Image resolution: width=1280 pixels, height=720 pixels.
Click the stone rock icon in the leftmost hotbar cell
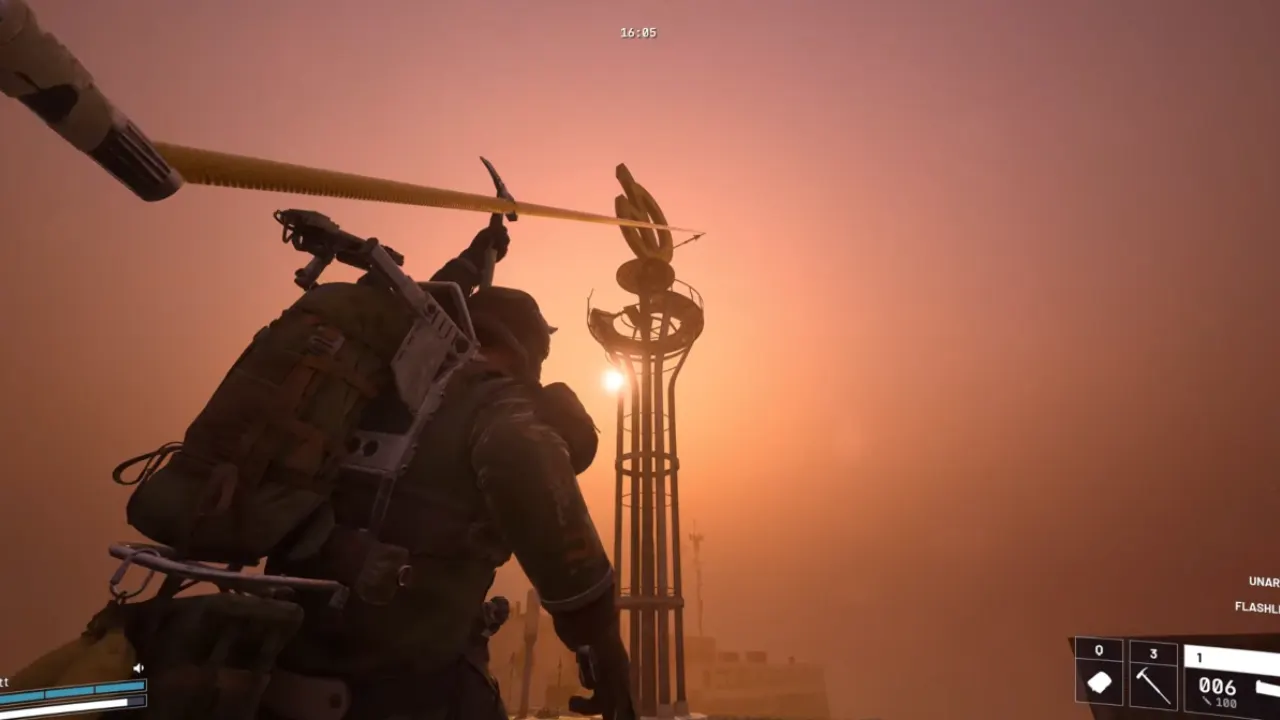tap(1099, 684)
